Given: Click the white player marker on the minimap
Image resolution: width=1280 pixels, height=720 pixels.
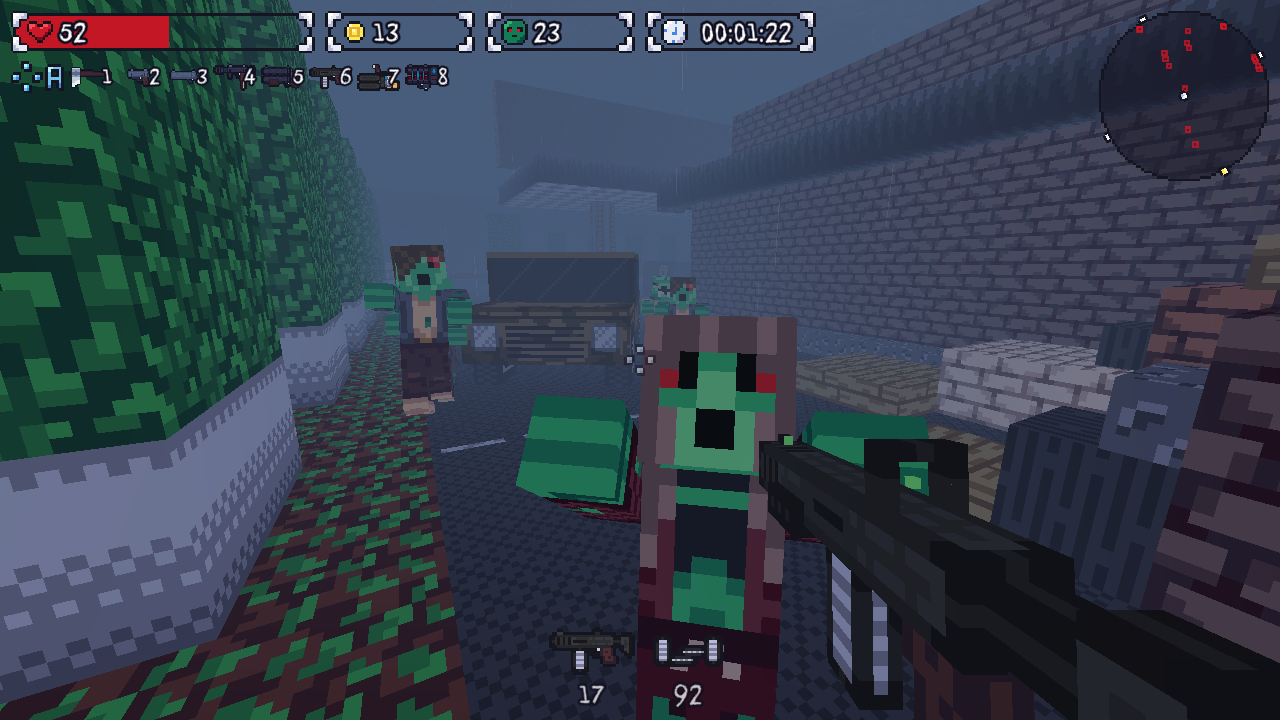Looking at the screenshot, I should point(1184,96).
